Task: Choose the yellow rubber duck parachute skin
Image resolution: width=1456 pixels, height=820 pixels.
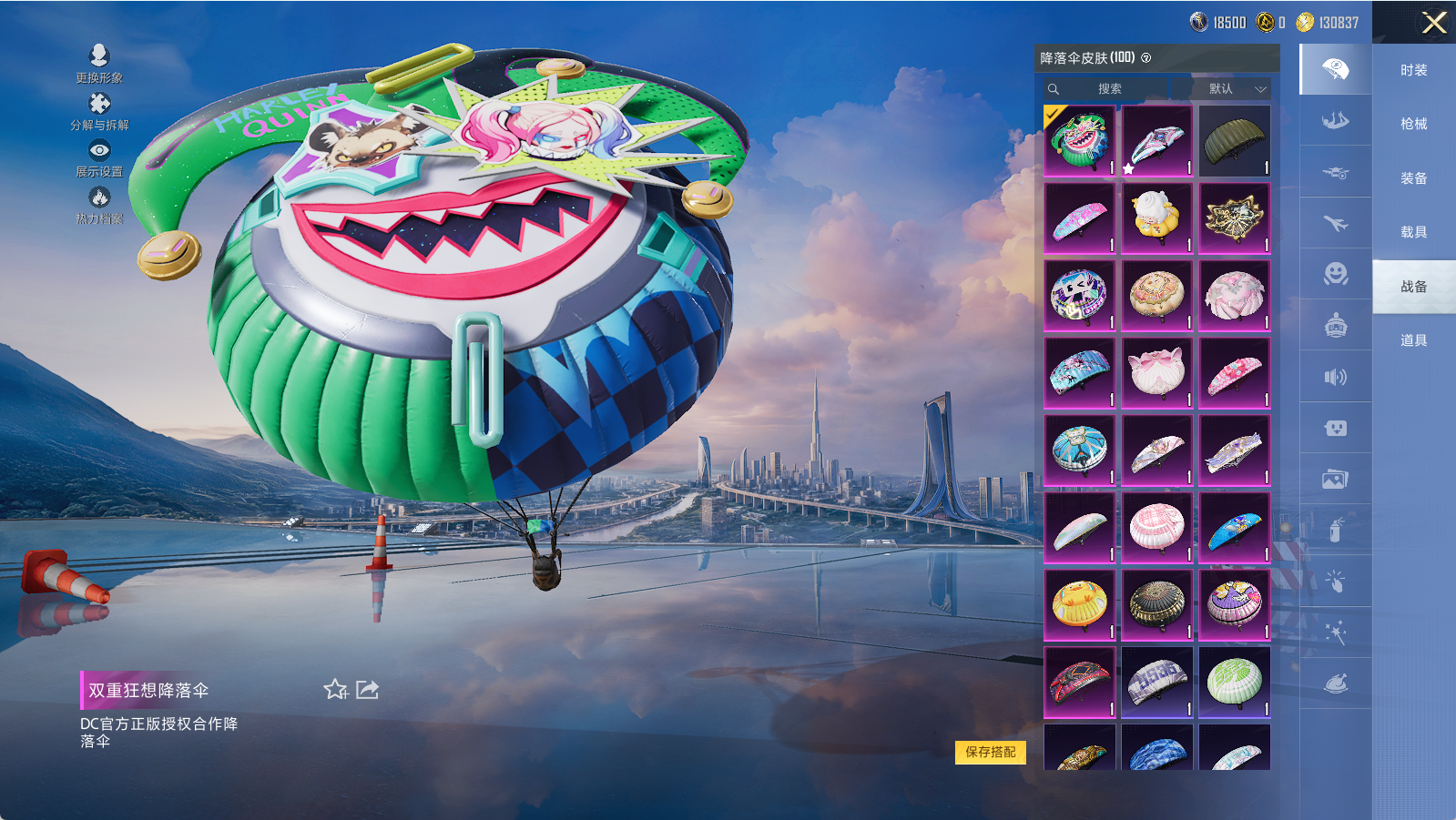Action: (1079, 605)
